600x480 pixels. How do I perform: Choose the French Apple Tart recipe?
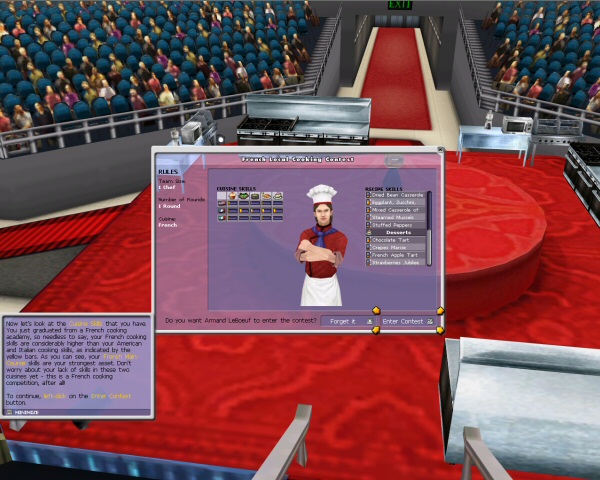[x=397, y=255]
